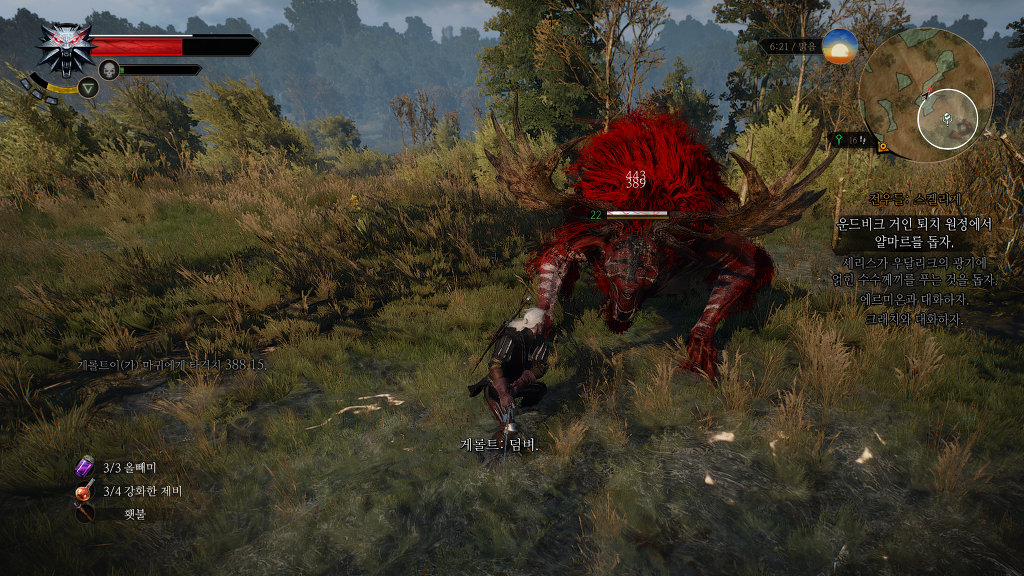The height and width of the screenshot is (576, 1024).
Task: Open the circular minimap
Action: (925, 96)
